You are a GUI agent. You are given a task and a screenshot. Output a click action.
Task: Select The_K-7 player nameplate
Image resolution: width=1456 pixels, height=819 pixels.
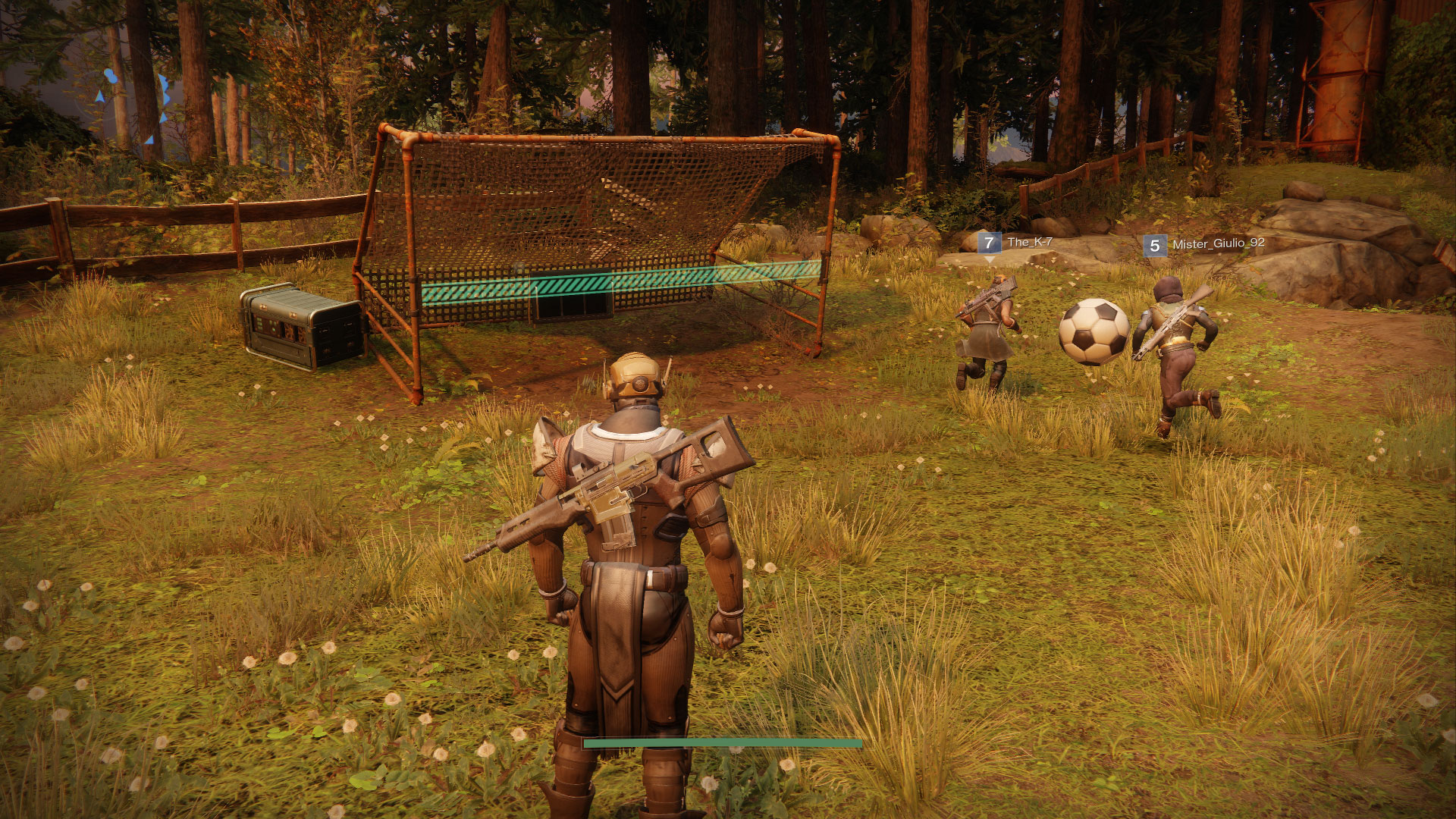point(1015,243)
